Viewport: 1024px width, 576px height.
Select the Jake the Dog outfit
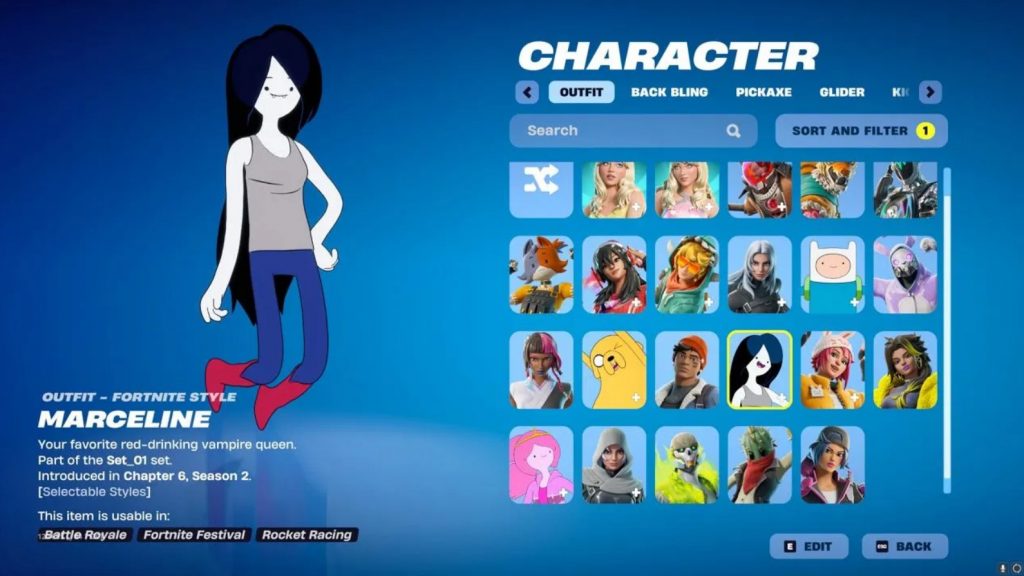click(x=614, y=370)
